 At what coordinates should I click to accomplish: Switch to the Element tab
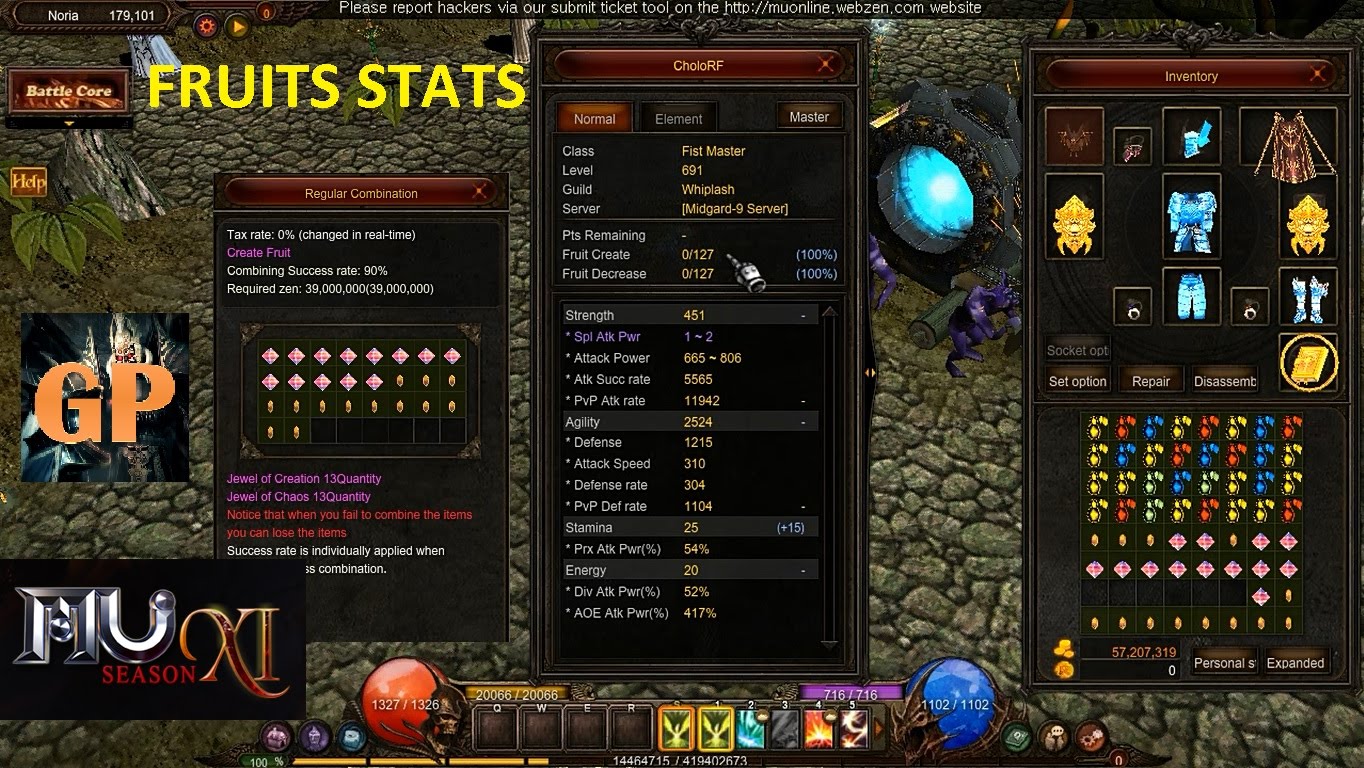(677, 117)
